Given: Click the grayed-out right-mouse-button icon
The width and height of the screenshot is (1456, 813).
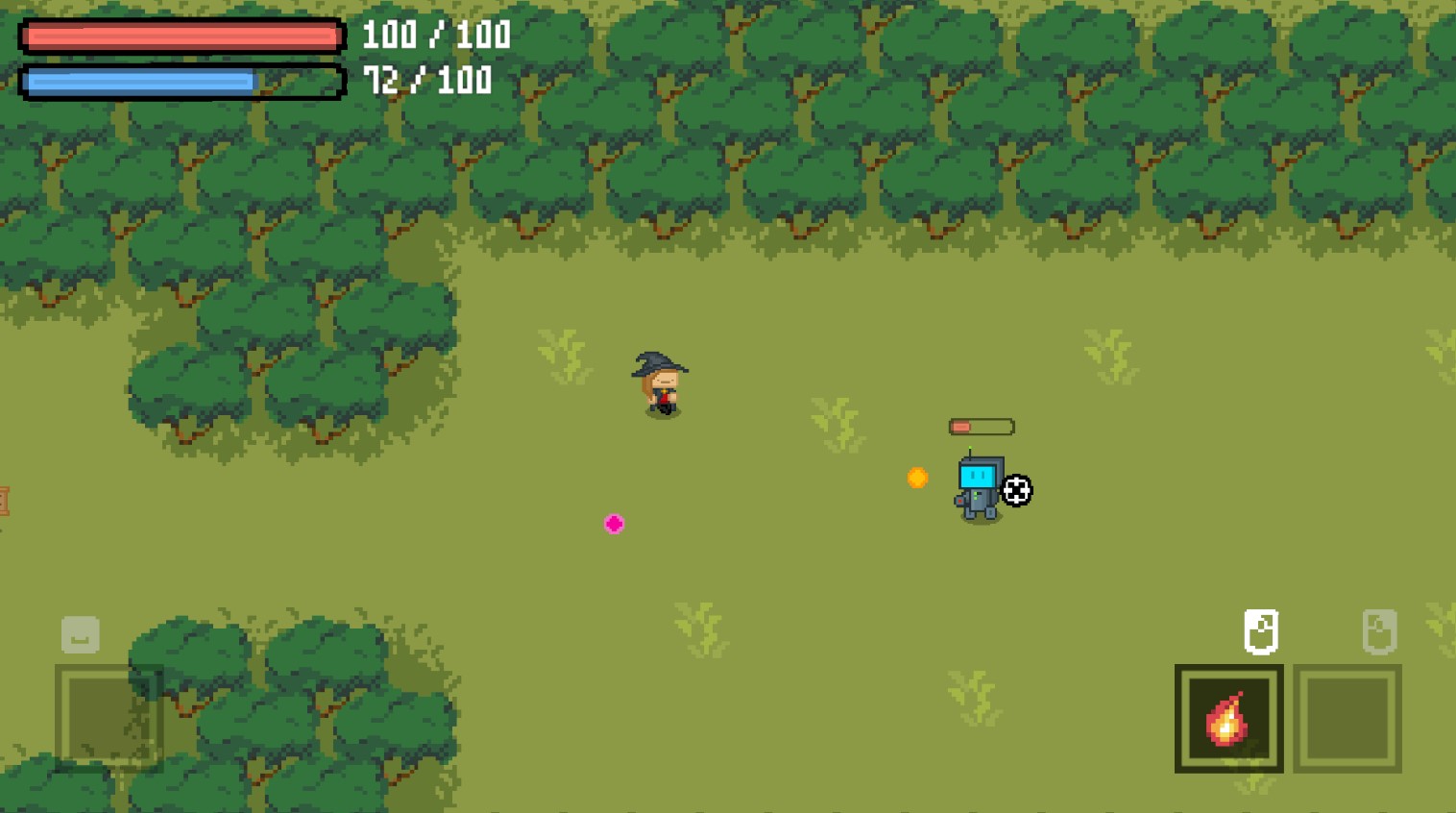Looking at the screenshot, I should point(1380,632).
